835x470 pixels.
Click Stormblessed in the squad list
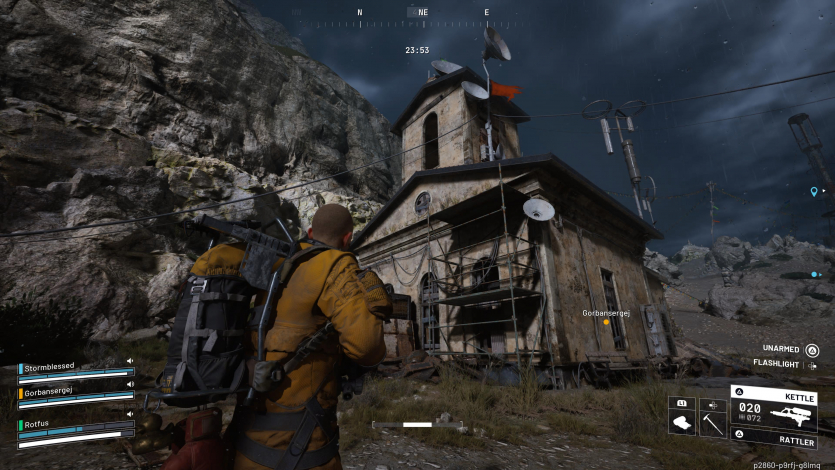pos(49,368)
